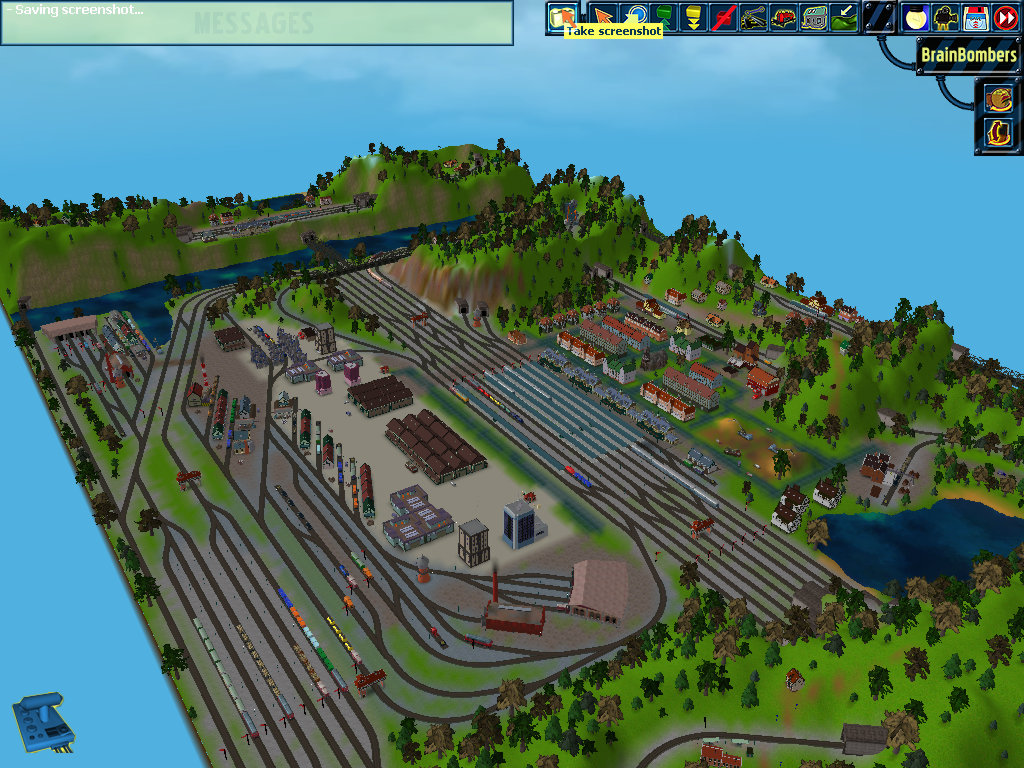
Task: Open the Messages panel
Action: click(x=256, y=24)
